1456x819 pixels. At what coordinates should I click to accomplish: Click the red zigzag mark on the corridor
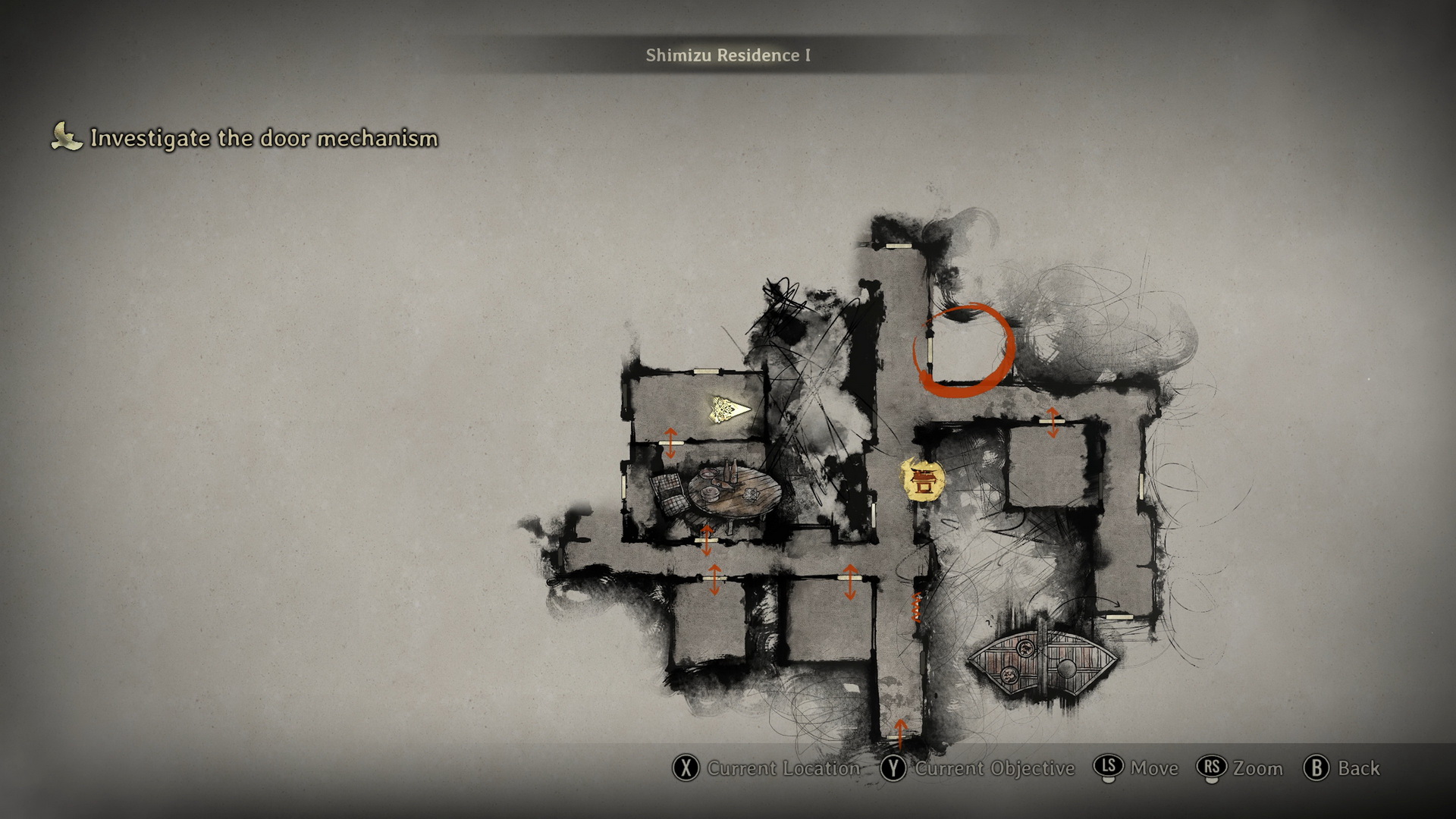pyautogui.click(x=917, y=607)
